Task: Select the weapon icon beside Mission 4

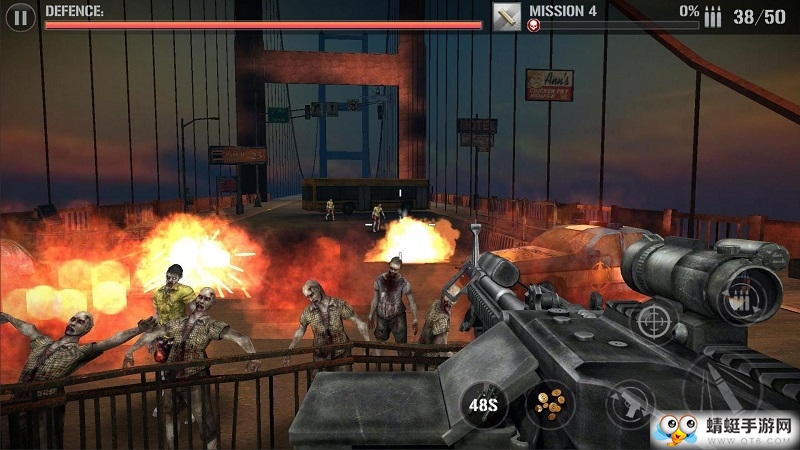Action: [507, 16]
